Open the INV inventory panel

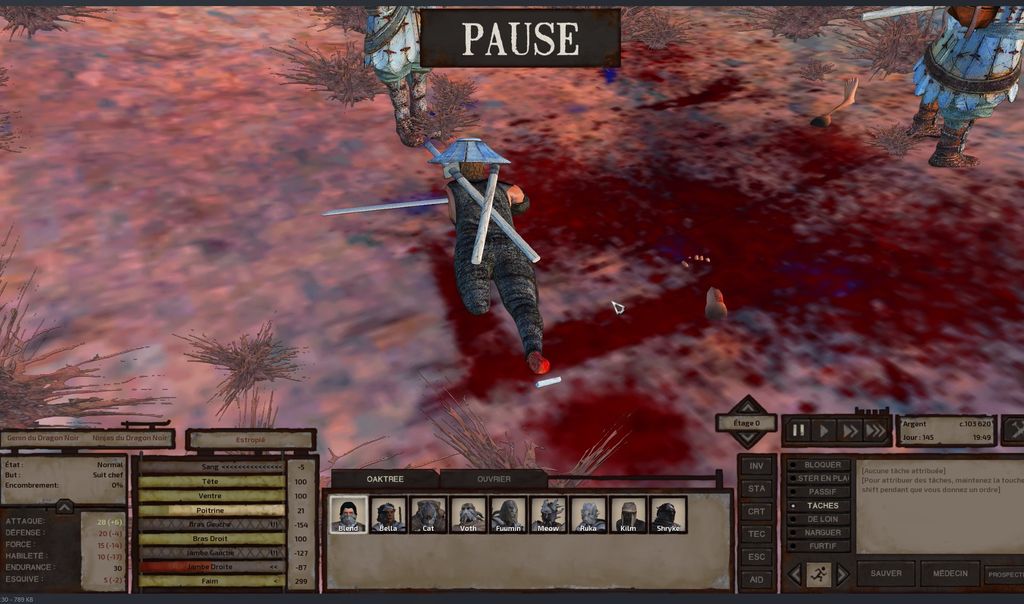click(757, 466)
